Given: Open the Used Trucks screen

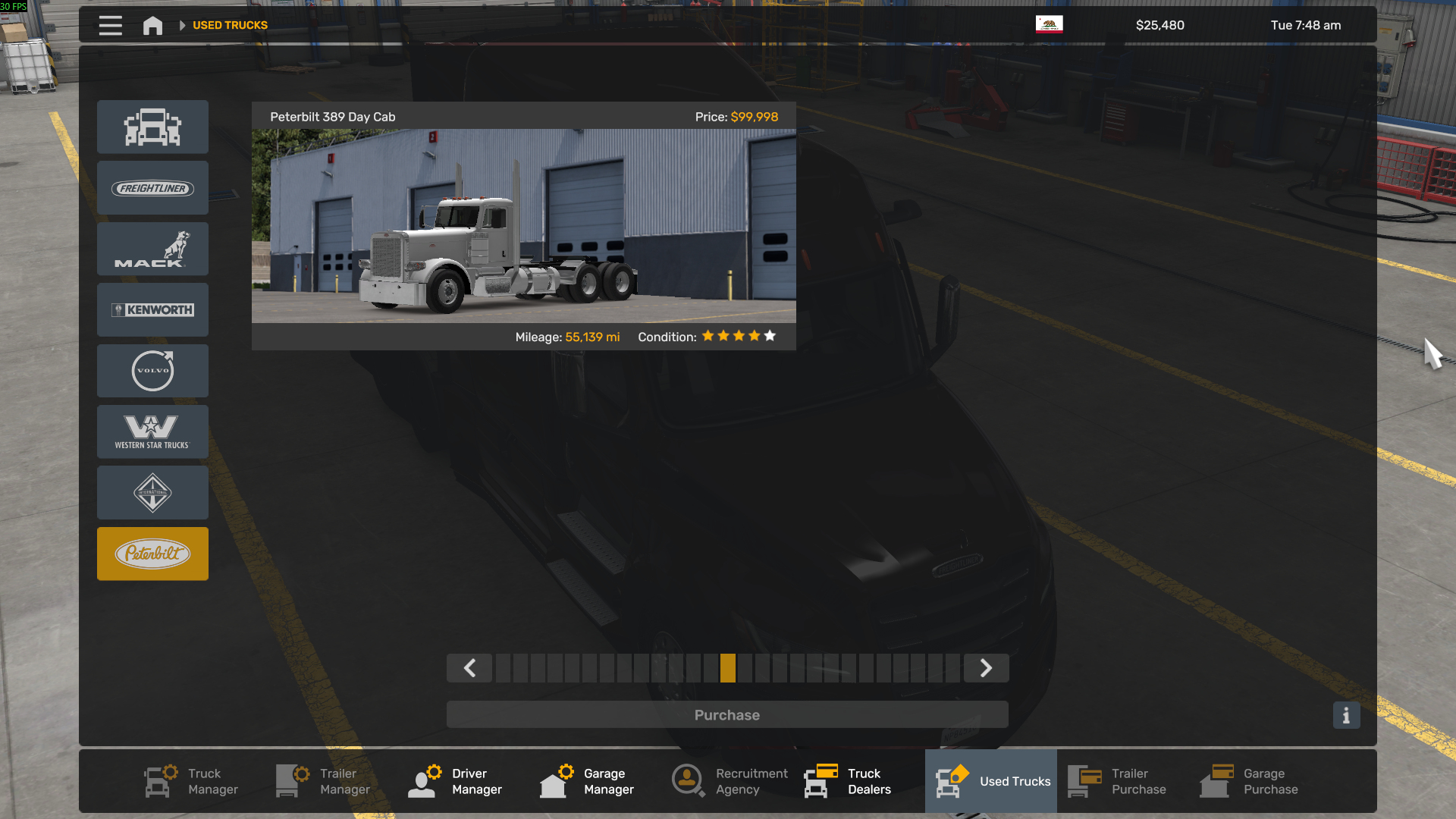Looking at the screenshot, I should [x=991, y=781].
